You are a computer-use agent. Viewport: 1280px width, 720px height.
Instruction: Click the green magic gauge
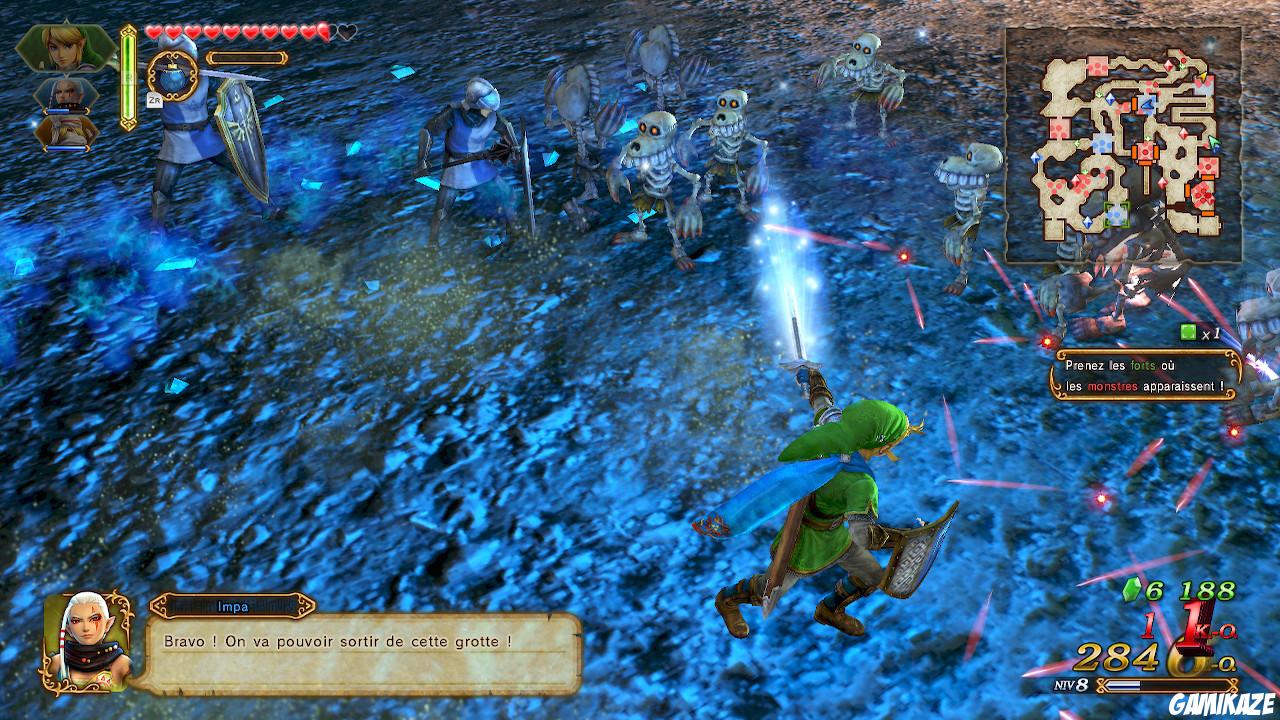pos(128,78)
